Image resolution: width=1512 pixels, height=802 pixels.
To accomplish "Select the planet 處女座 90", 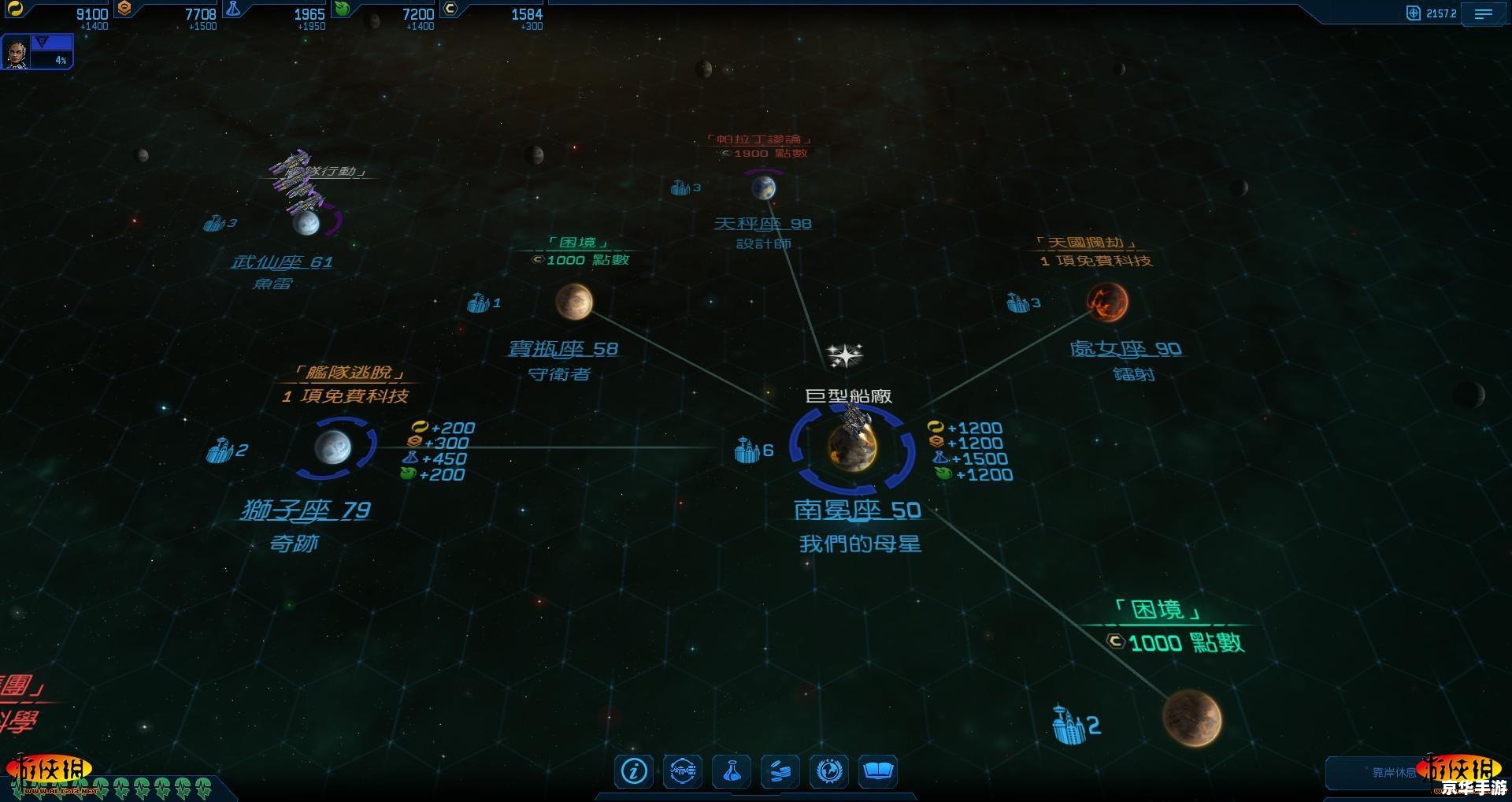I will pos(1107,302).
